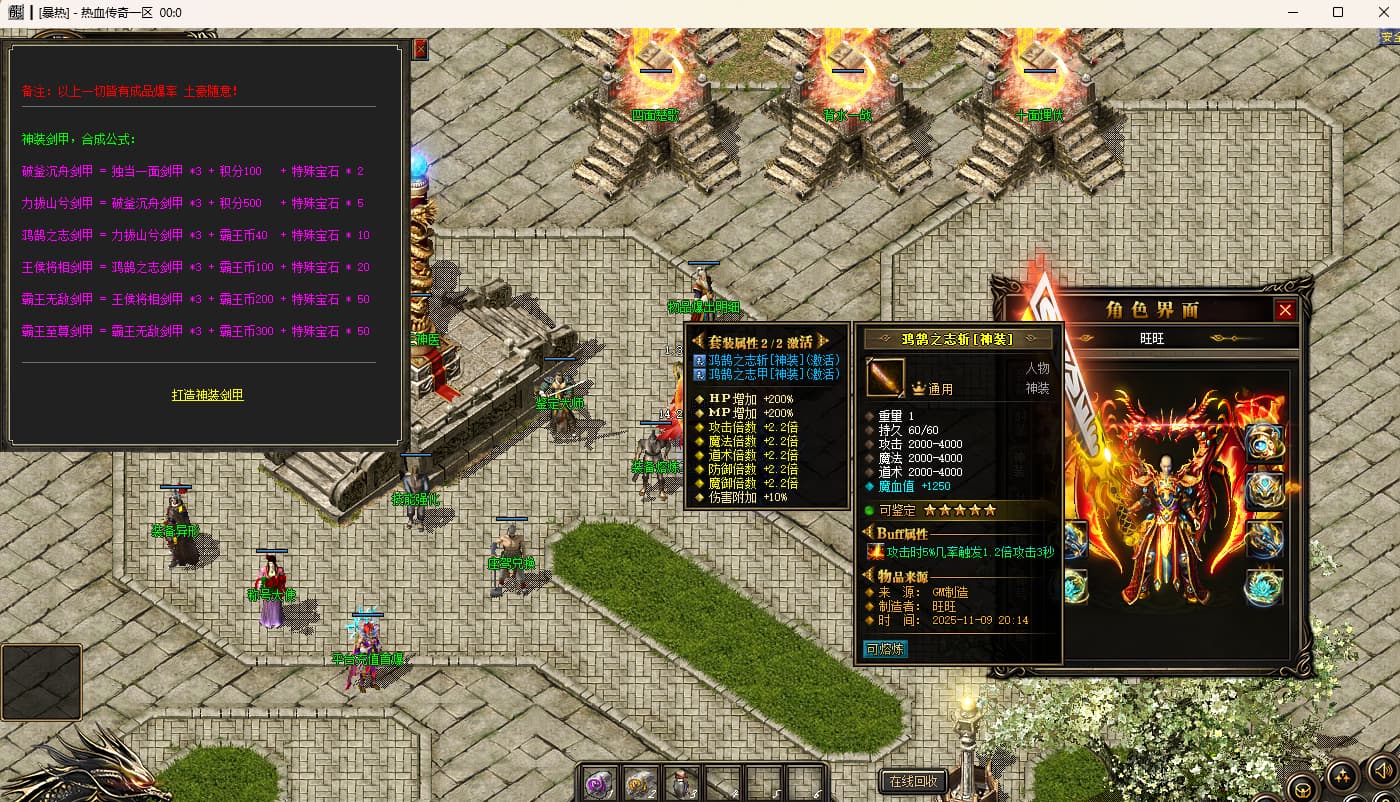Click the four-point sparkle round icon
Screen dimensions: 1400x802
tap(1341, 775)
